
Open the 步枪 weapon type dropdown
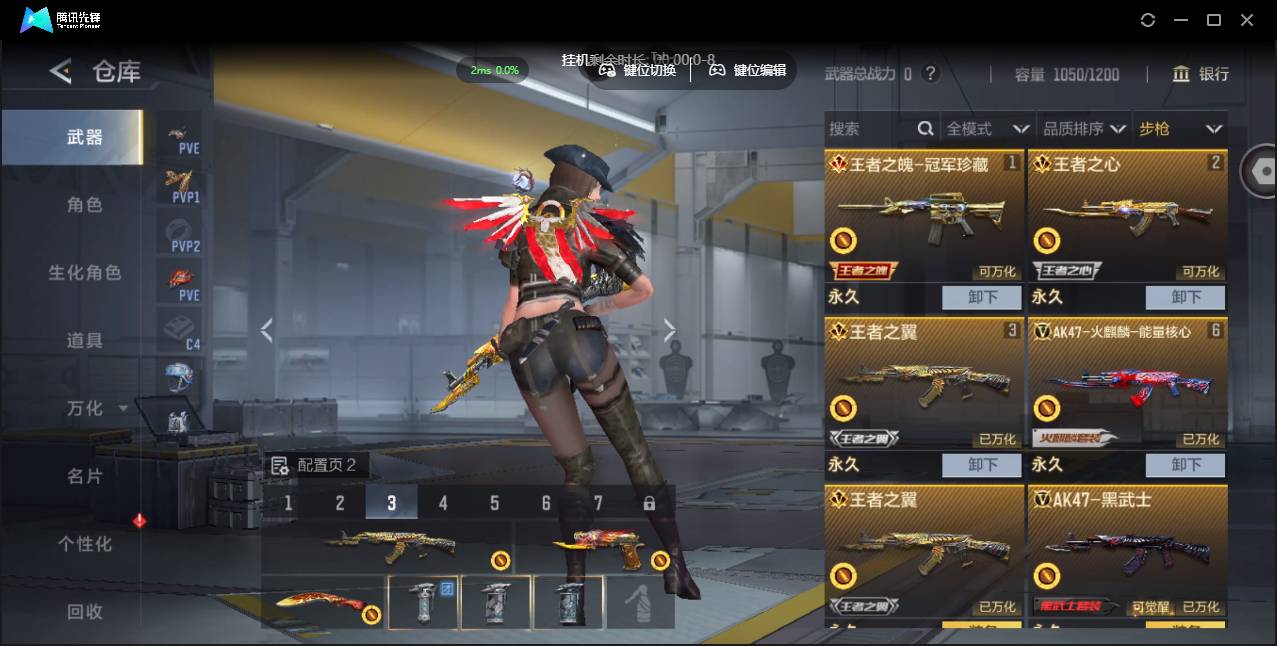tap(1180, 129)
